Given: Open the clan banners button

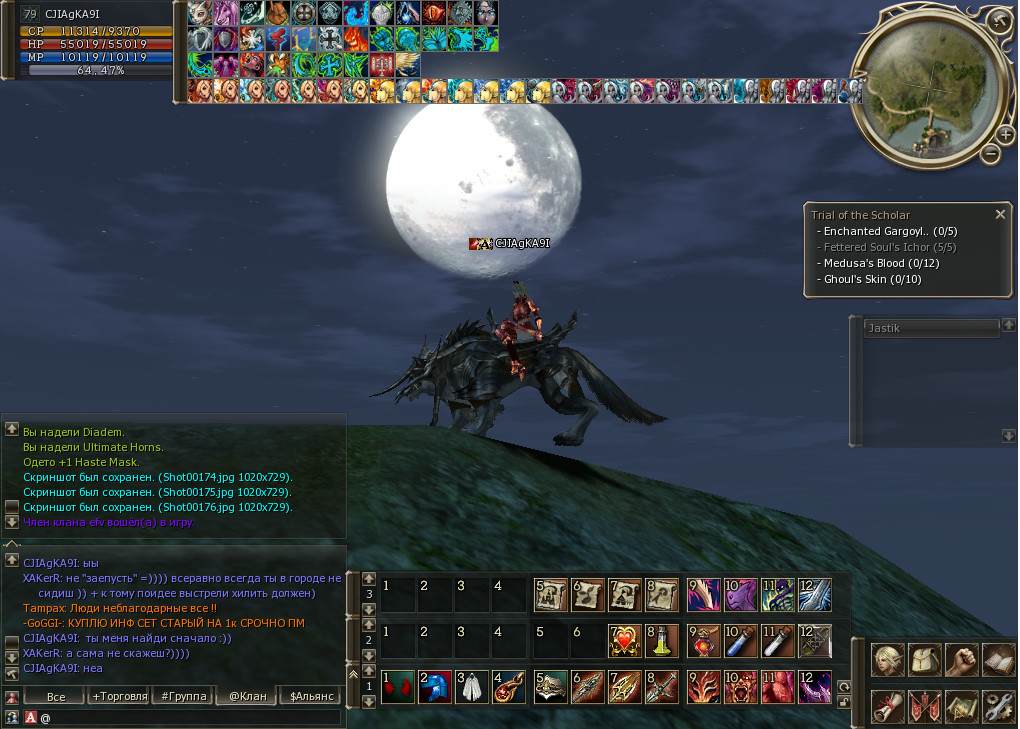Looking at the screenshot, I should tap(925, 705).
